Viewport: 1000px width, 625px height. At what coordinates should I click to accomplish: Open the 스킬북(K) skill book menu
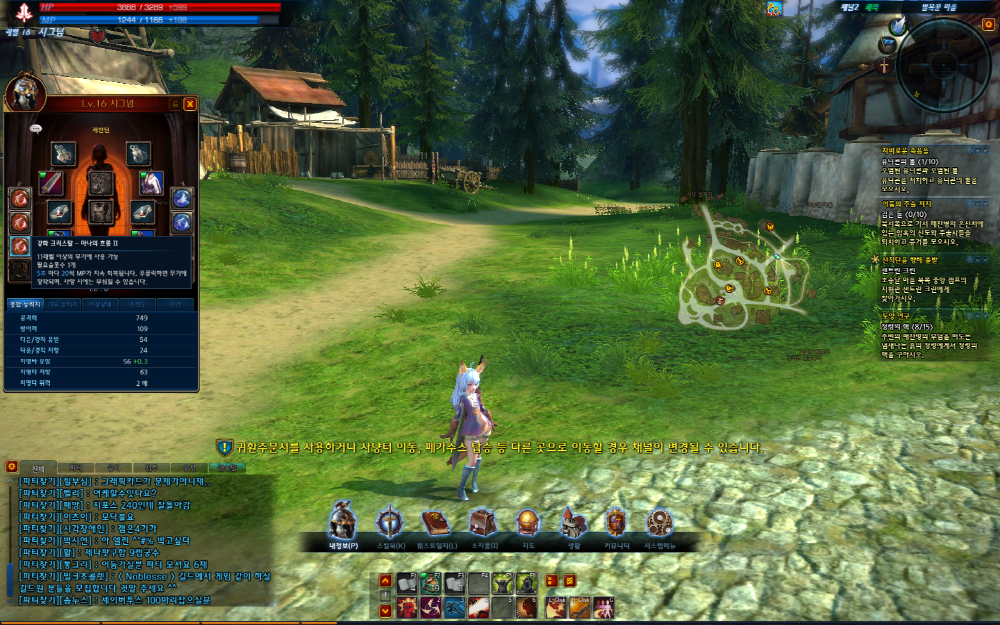(x=390, y=522)
